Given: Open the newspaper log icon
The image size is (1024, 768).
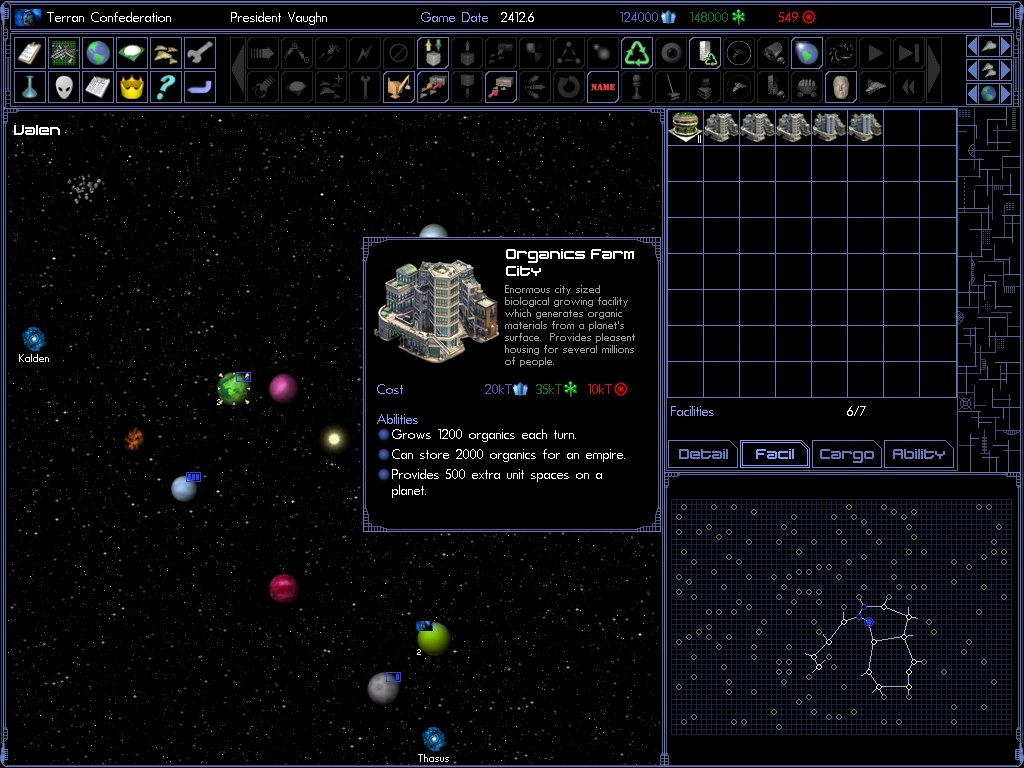Looking at the screenshot, I should [x=98, y=87].
